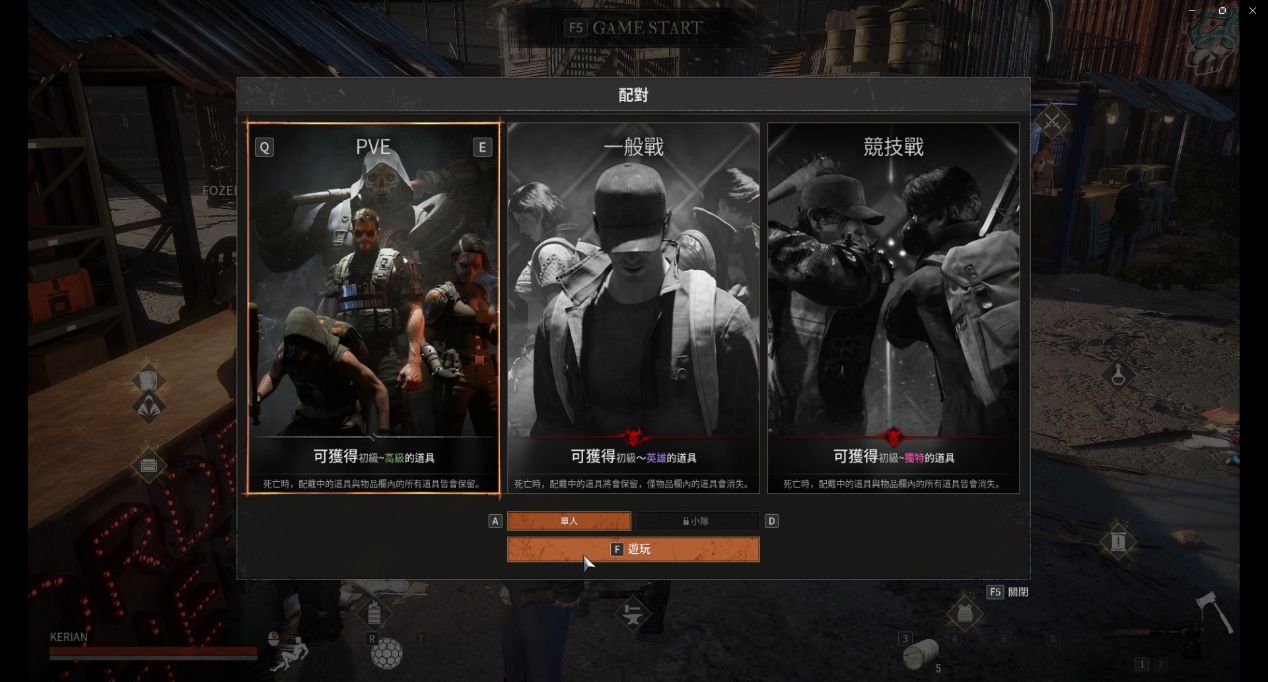Image resolution: width=1268 pixels, height=682 pixels.
Task: Choose the 一般戰 match mode card
Action: click(x=633, y=307)
